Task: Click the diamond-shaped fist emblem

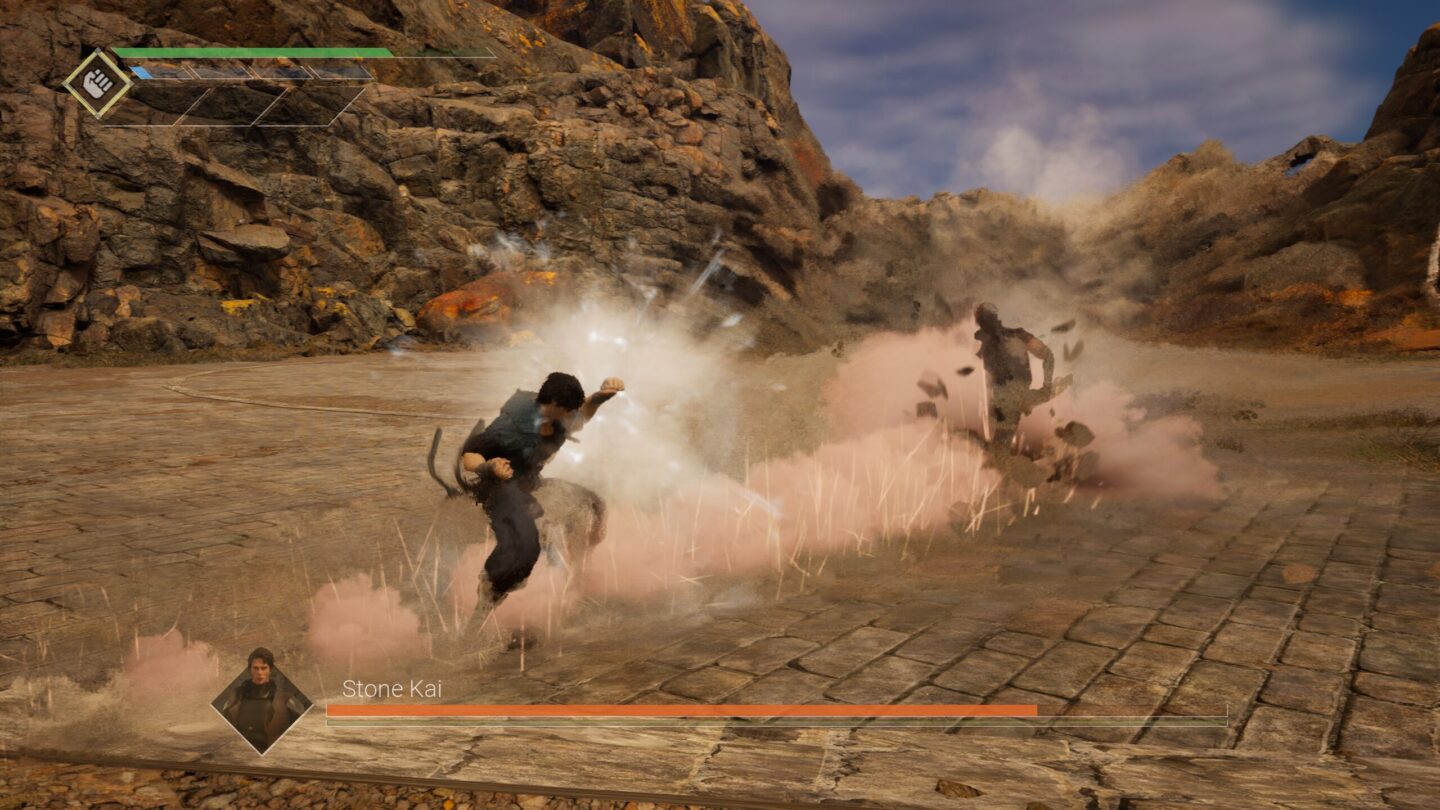Action: click(x=97, y=85)
